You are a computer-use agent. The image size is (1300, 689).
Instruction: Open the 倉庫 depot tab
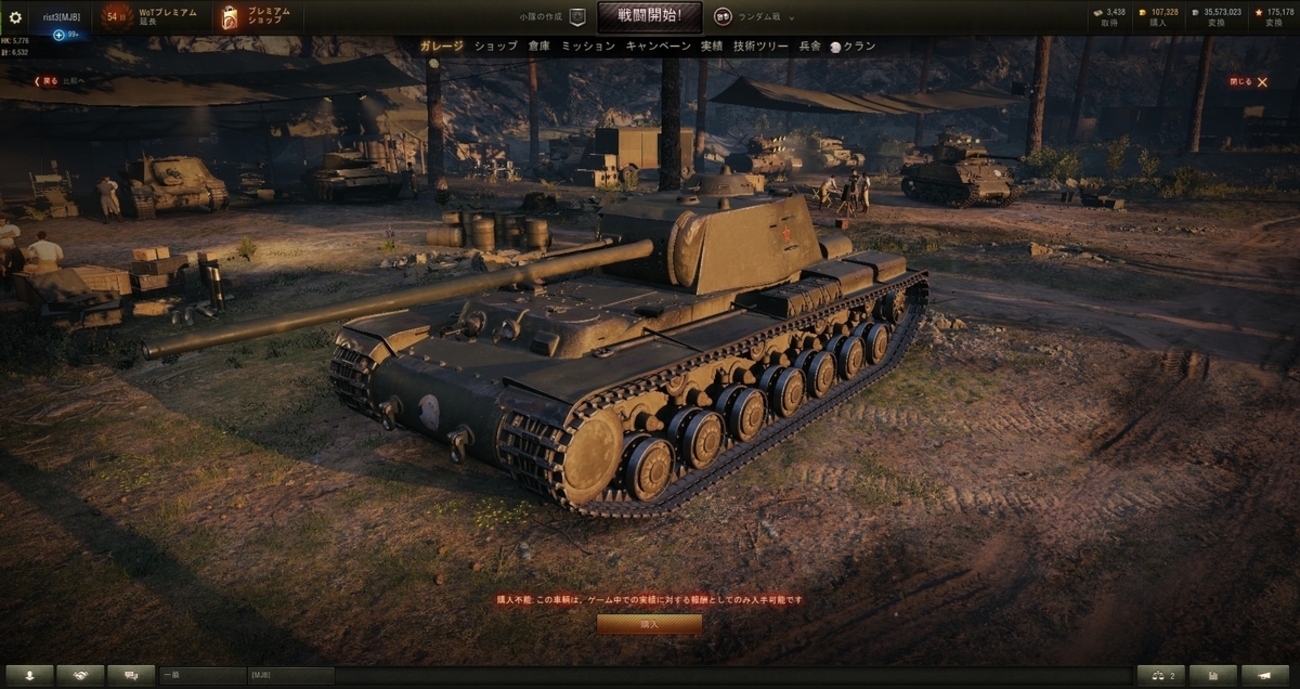coord(539,46)
